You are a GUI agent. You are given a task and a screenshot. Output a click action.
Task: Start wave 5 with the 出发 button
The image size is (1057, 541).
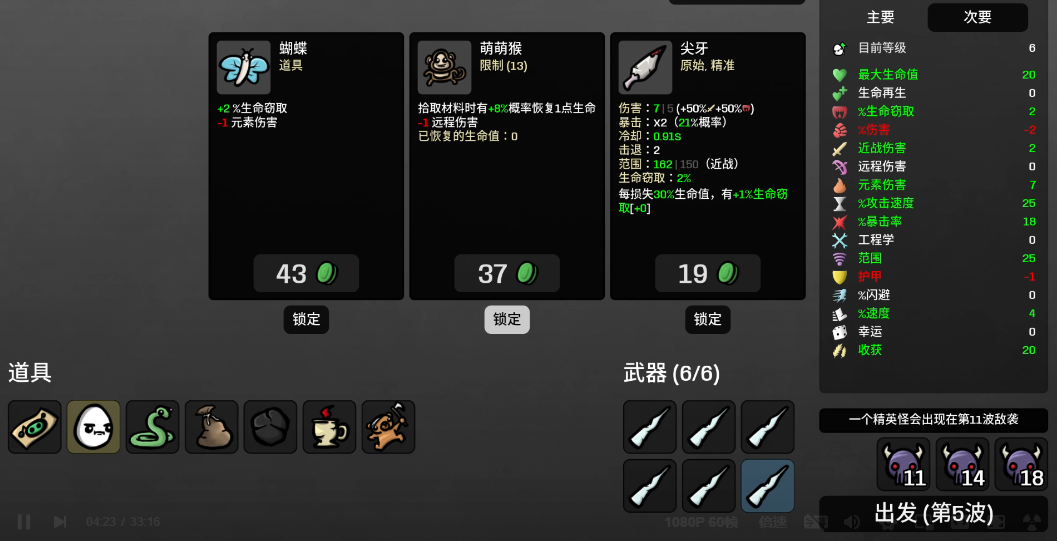(933, 513)
